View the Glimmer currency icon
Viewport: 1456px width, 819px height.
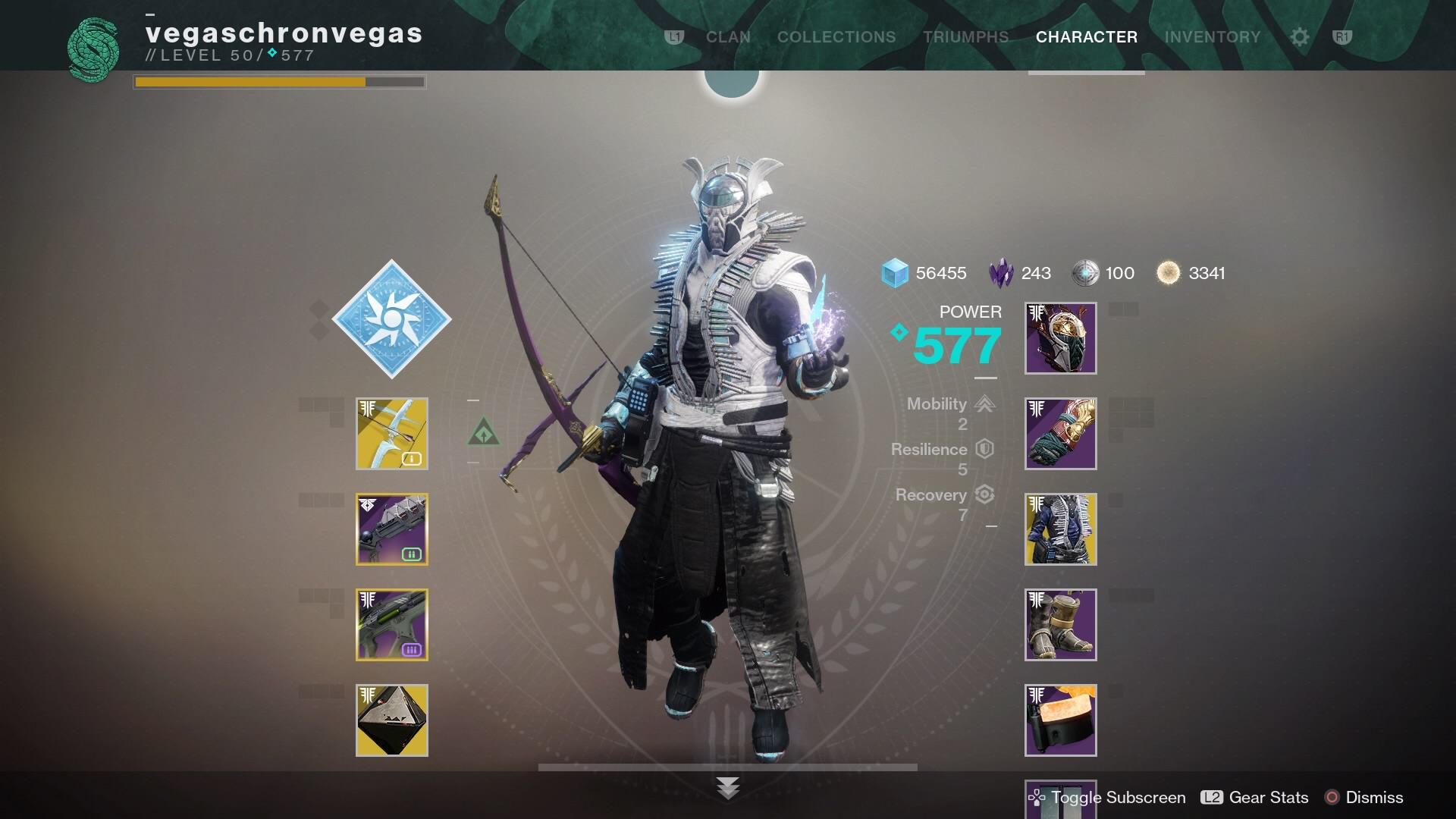tap(895, 274)
